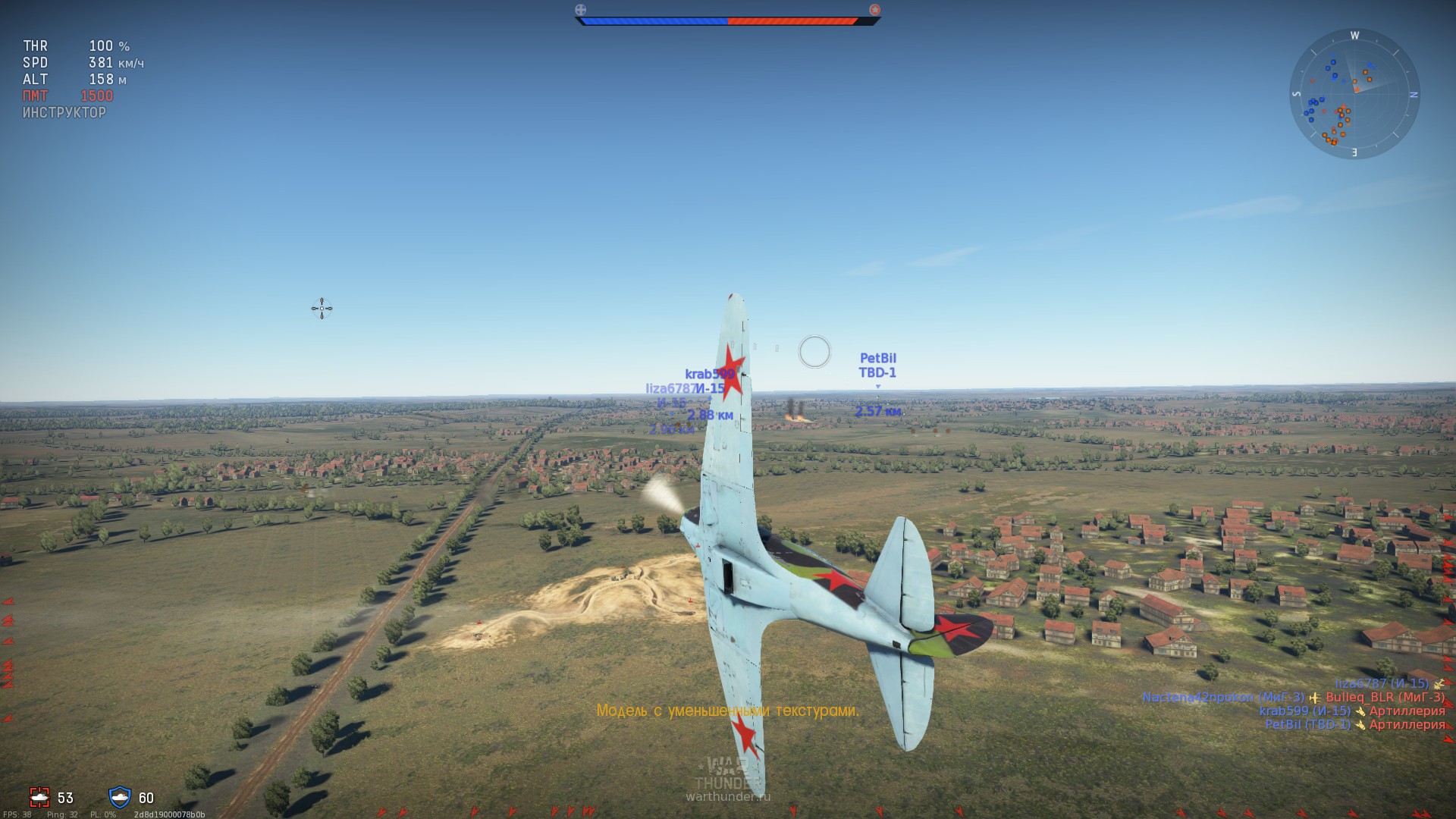Viewport: 1456px width, 819px height.
Task: Click the chevron under PetBil marker
Action: (x=877, y=384)
